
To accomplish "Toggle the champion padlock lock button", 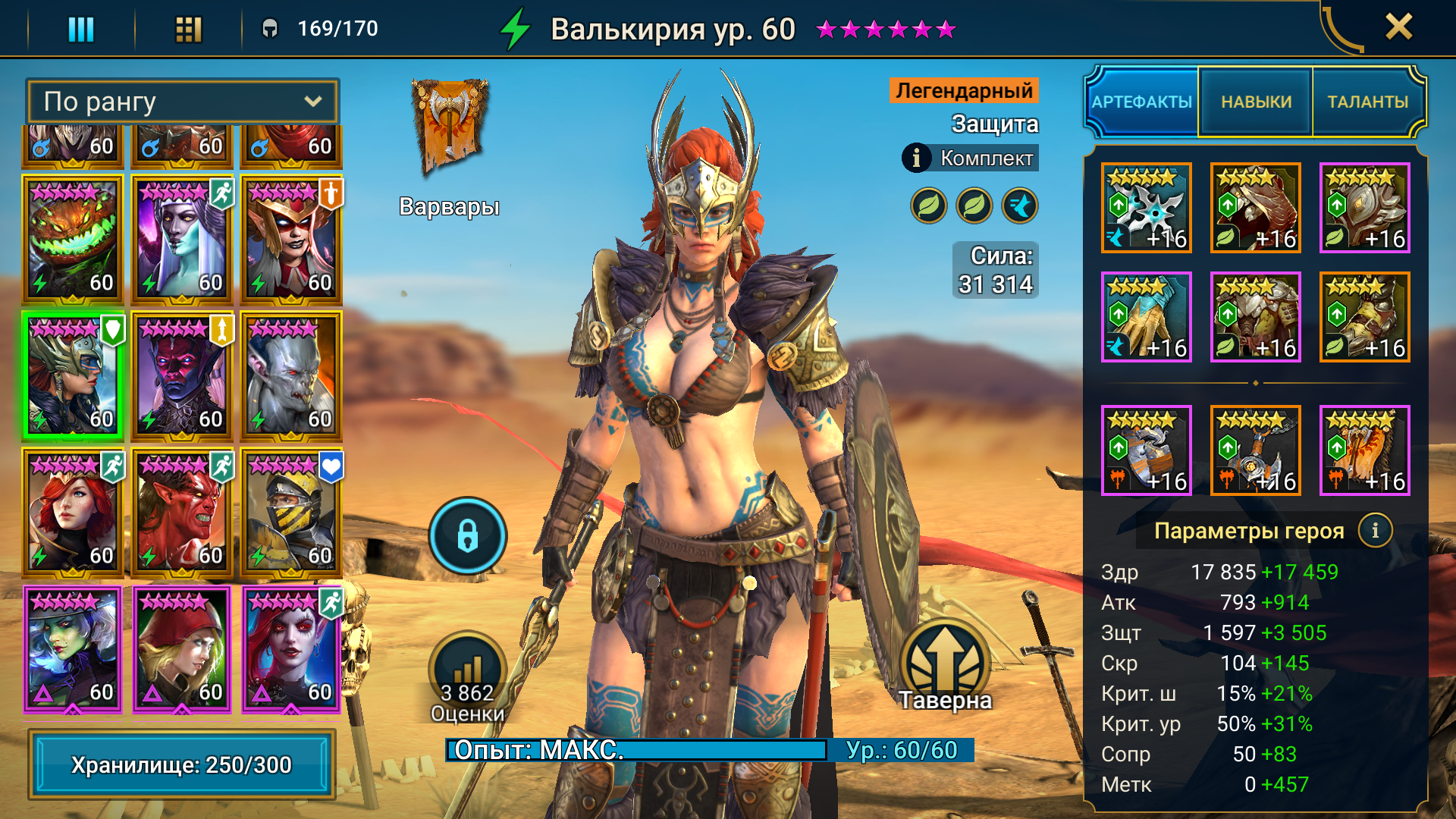I will point(467,535).
